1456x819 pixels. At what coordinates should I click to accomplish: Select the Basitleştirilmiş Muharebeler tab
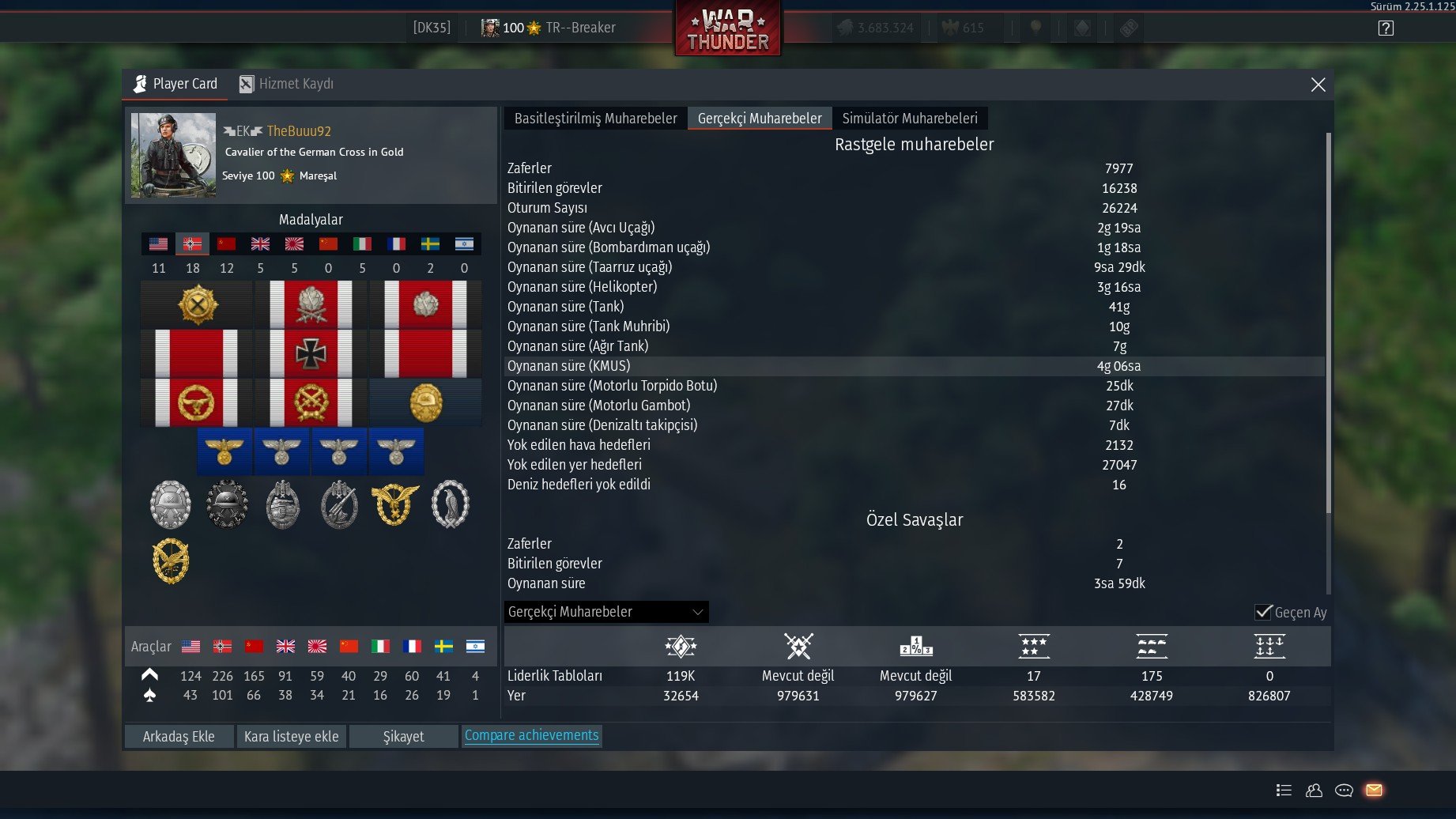[x=594, y=118]
